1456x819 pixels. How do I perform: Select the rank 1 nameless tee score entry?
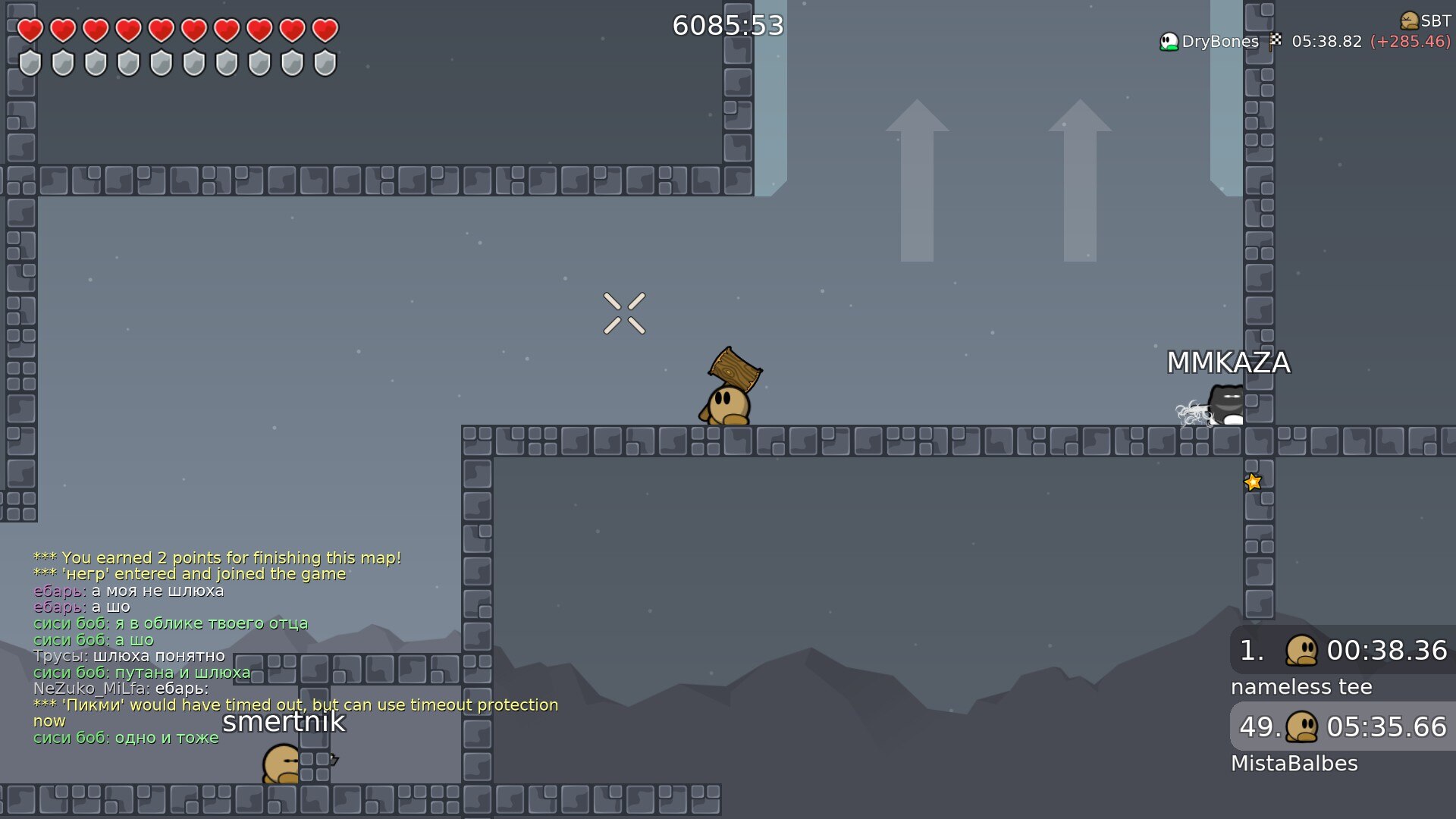[x=1342, y=651]
